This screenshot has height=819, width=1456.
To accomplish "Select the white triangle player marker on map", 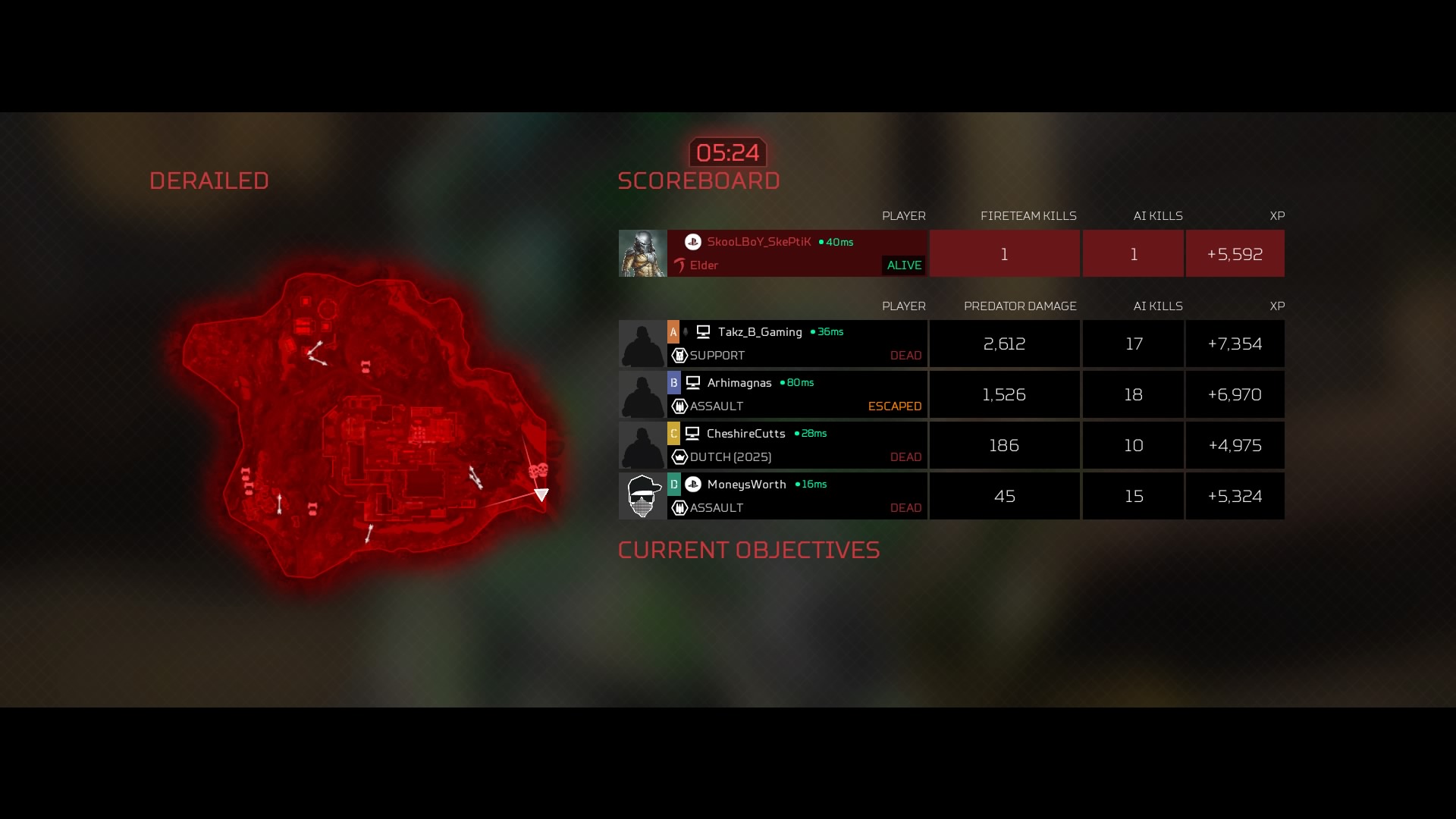I will point(541,494).
